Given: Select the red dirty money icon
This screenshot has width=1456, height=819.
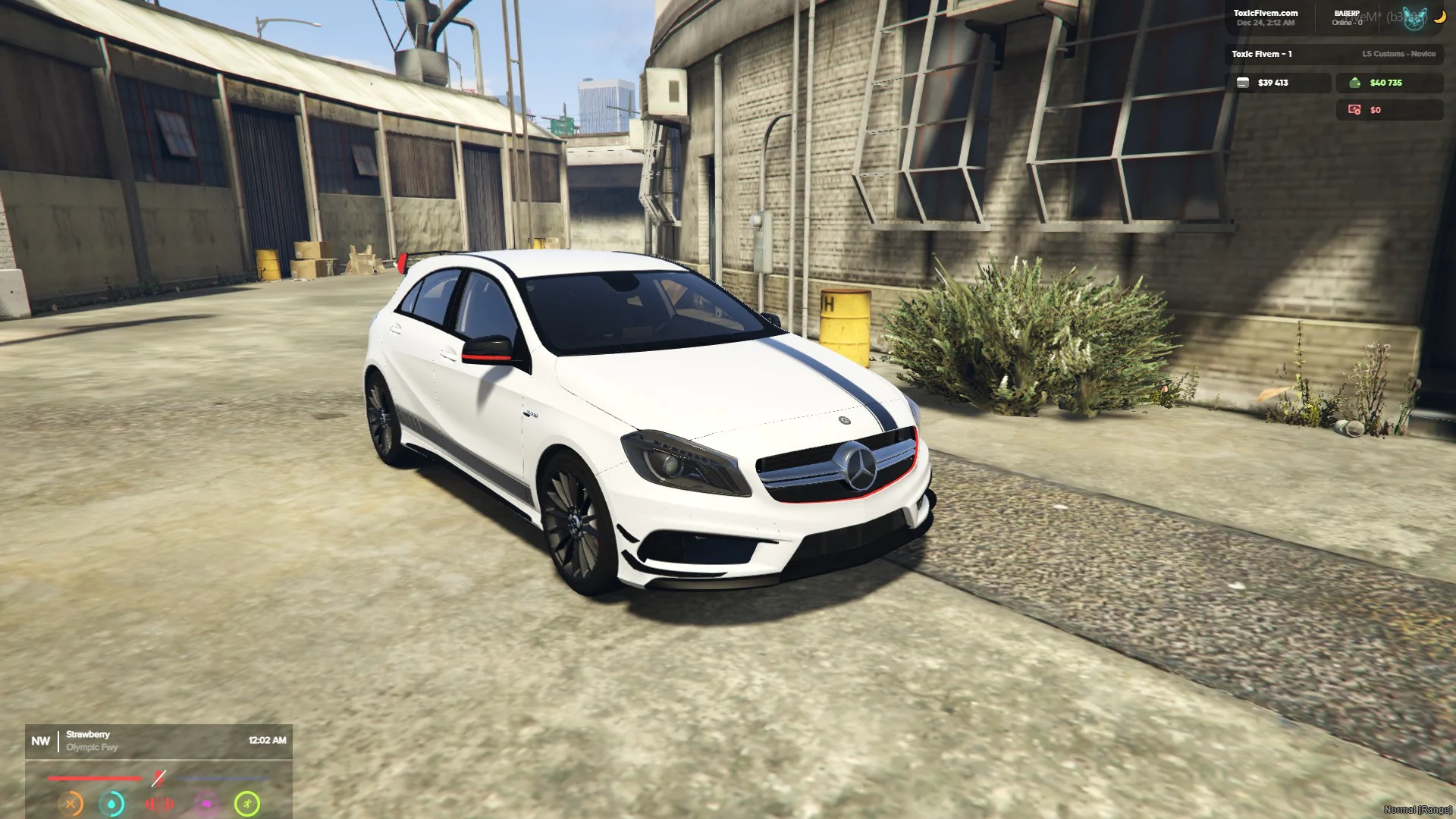Looking at the screenshot, I should (1354, 110).
